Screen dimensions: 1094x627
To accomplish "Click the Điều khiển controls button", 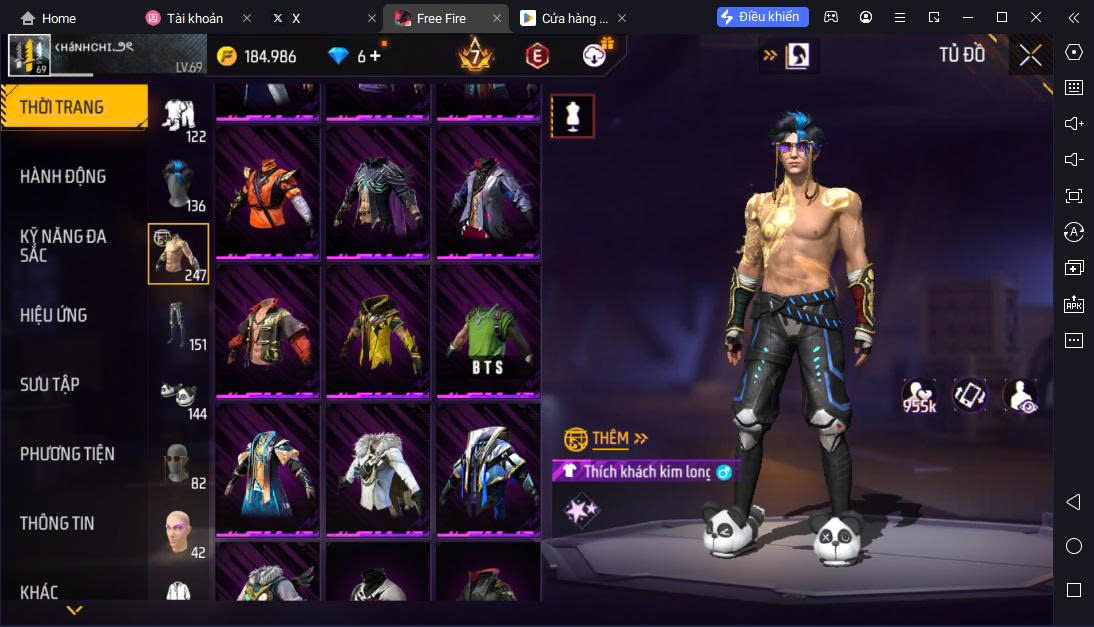I will coord(762,17).
